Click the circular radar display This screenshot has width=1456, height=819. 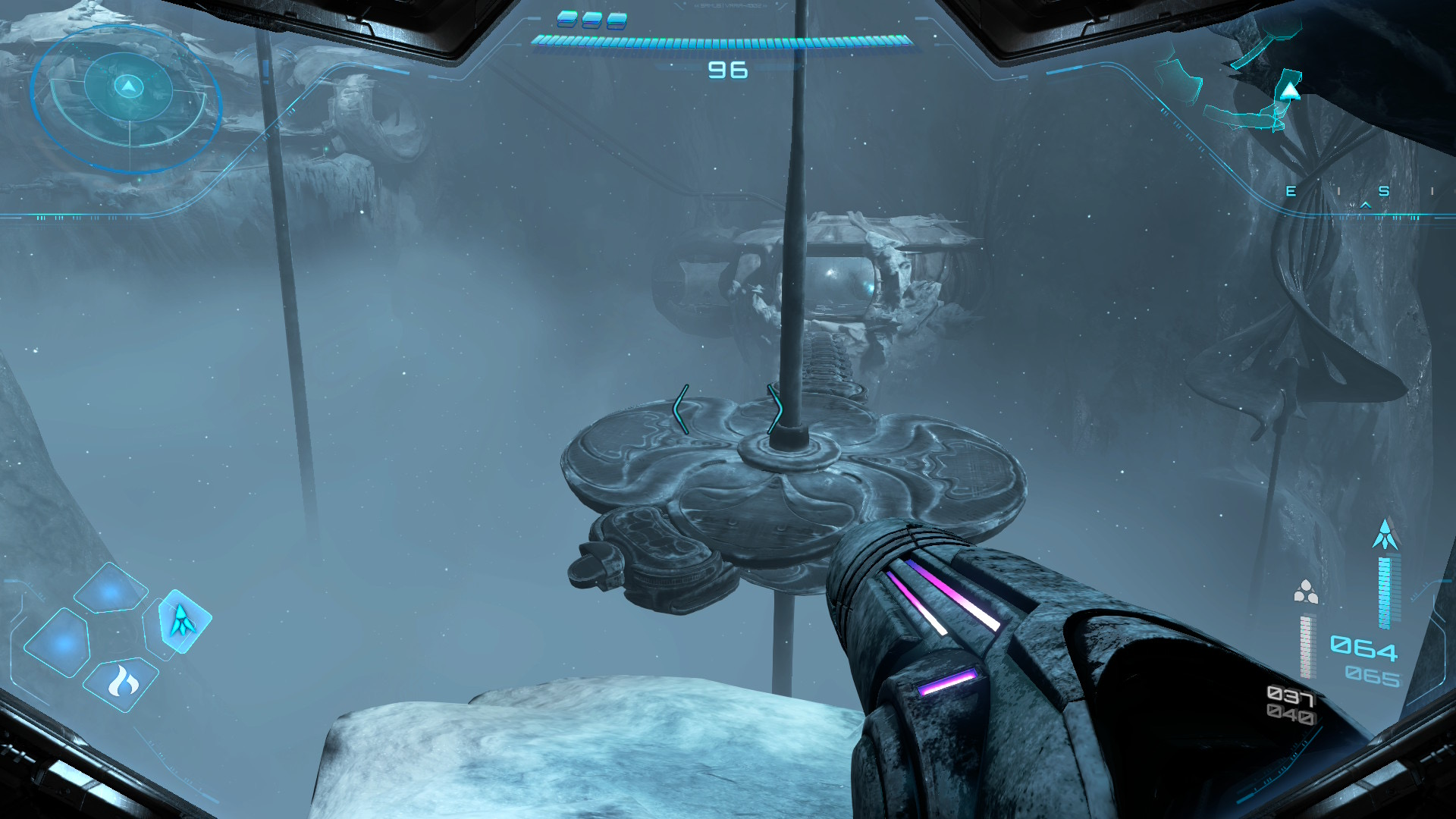point(127,99)
